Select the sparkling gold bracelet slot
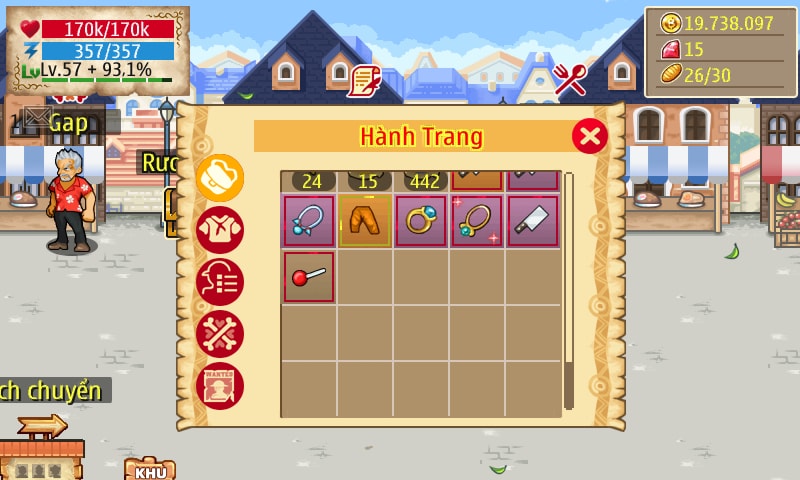800x480 pixels. click(477, 221)
